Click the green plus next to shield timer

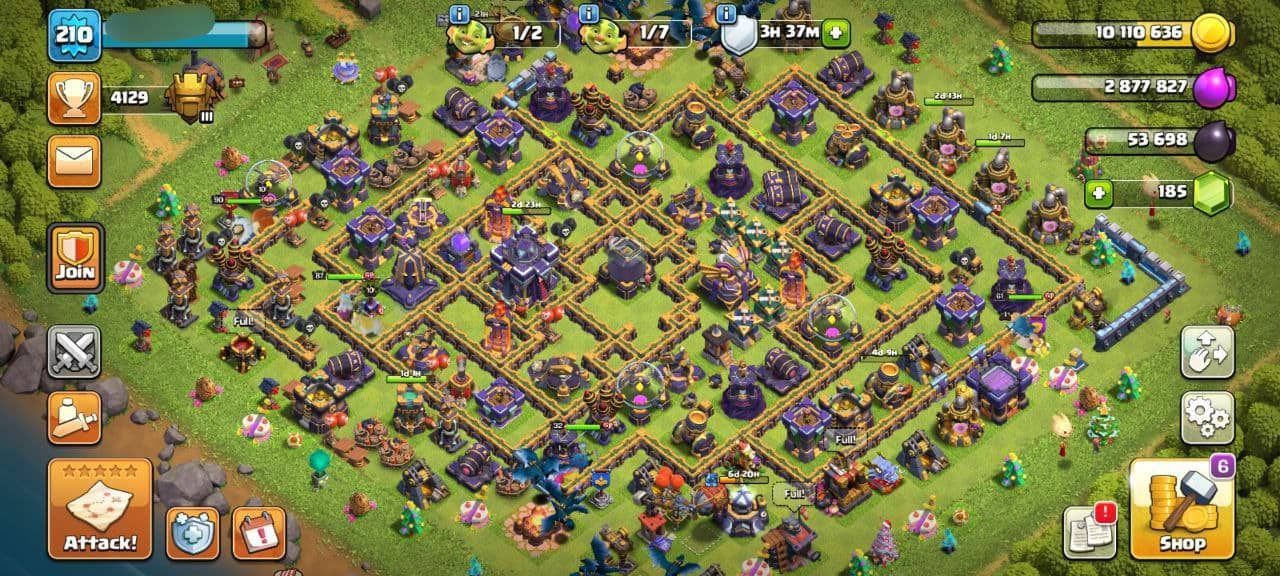pyautogui.click(x=834, y=33)
